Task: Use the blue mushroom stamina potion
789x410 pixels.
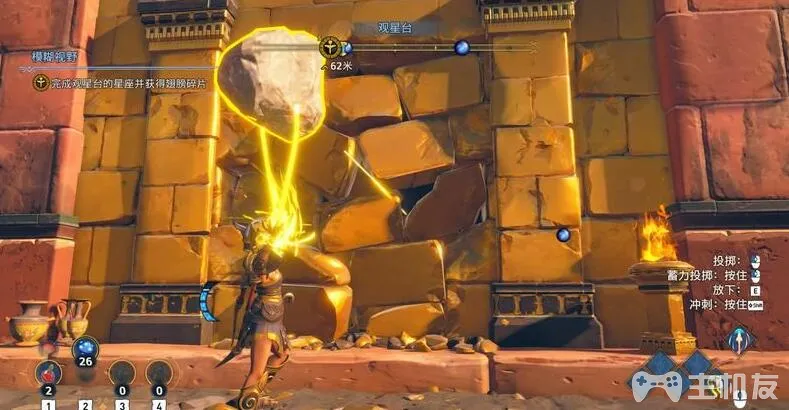Action: click(85, 350)
